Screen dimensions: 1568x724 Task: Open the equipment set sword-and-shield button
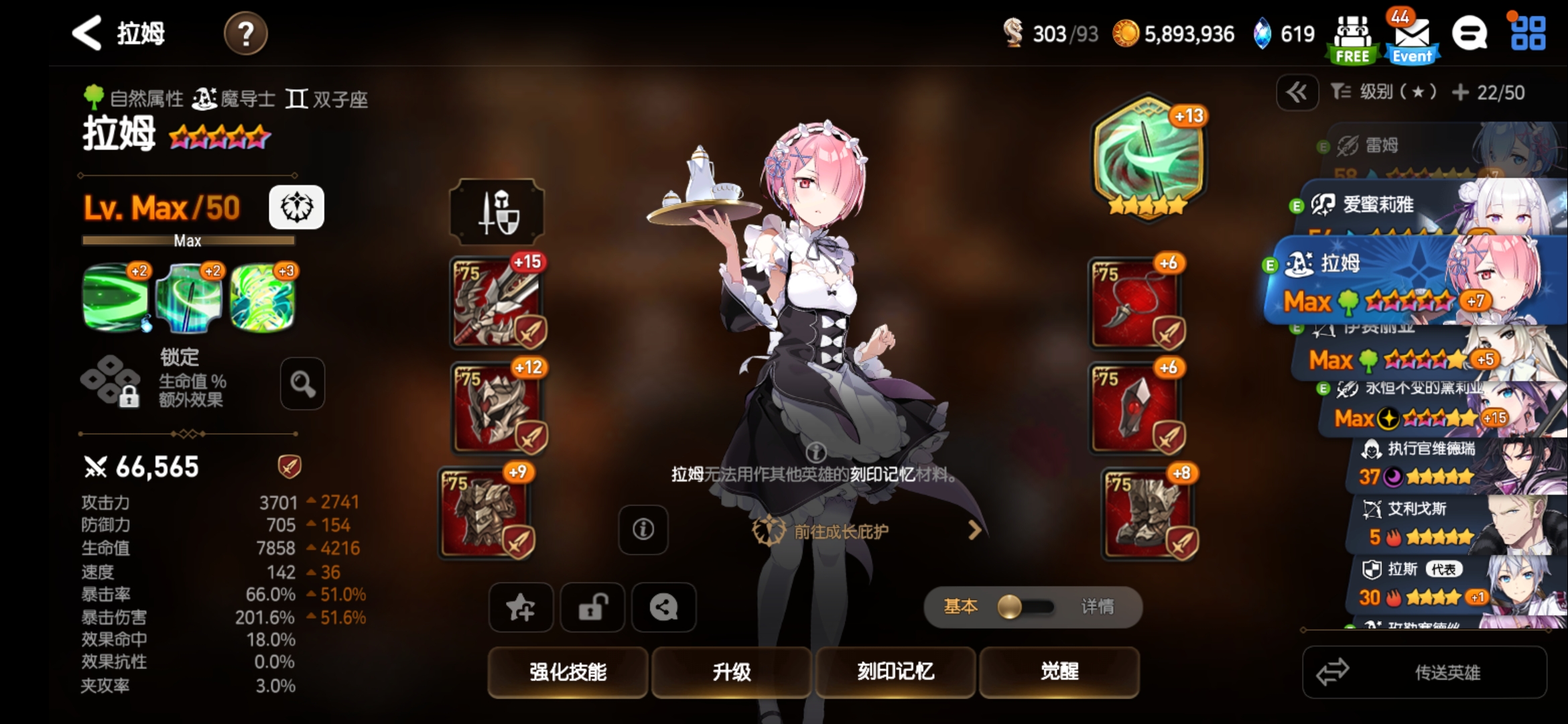[497, 212]
